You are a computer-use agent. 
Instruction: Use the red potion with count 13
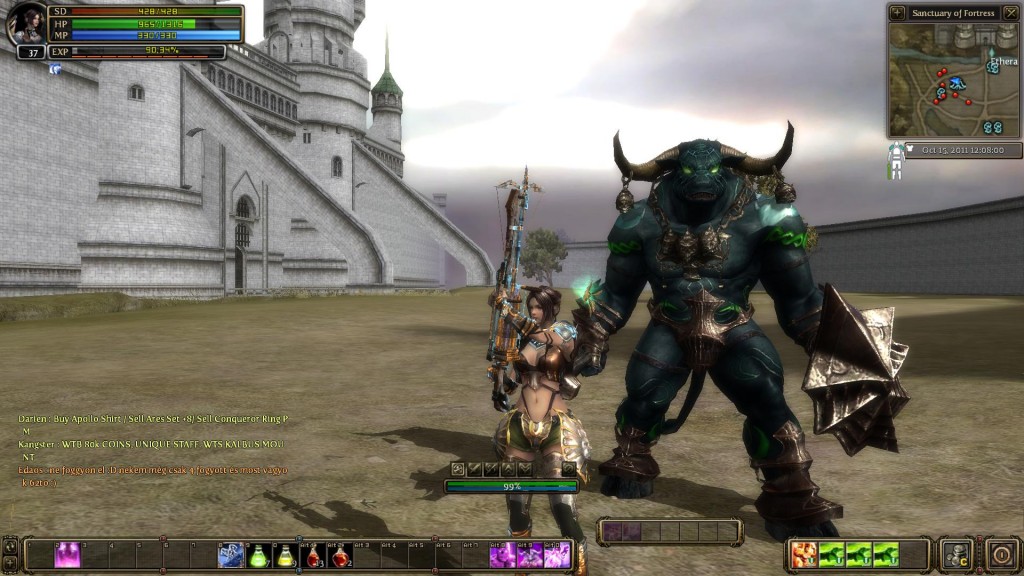tap(313, 555)
